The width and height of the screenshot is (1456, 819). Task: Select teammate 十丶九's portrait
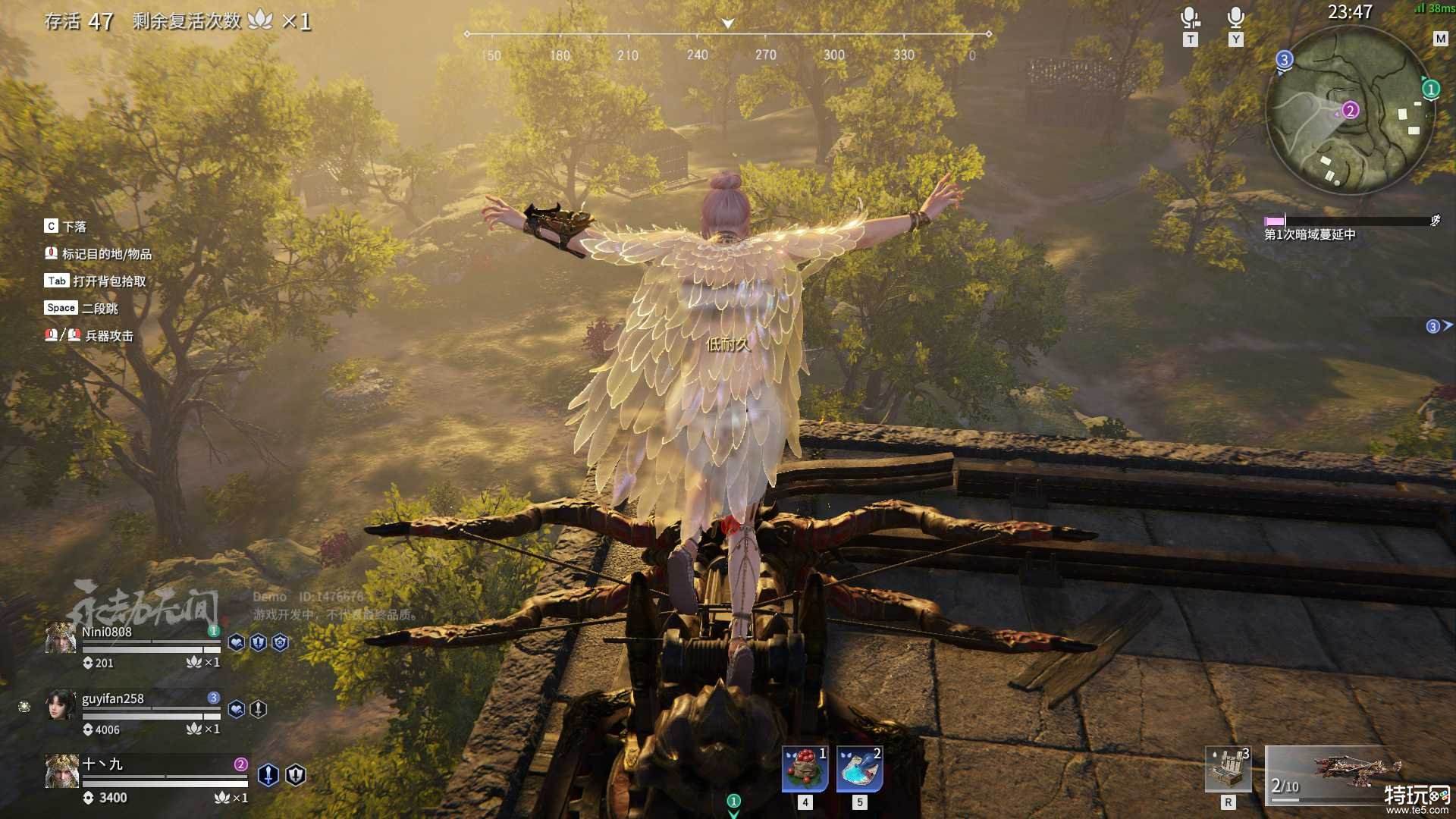tap(60, 772)
